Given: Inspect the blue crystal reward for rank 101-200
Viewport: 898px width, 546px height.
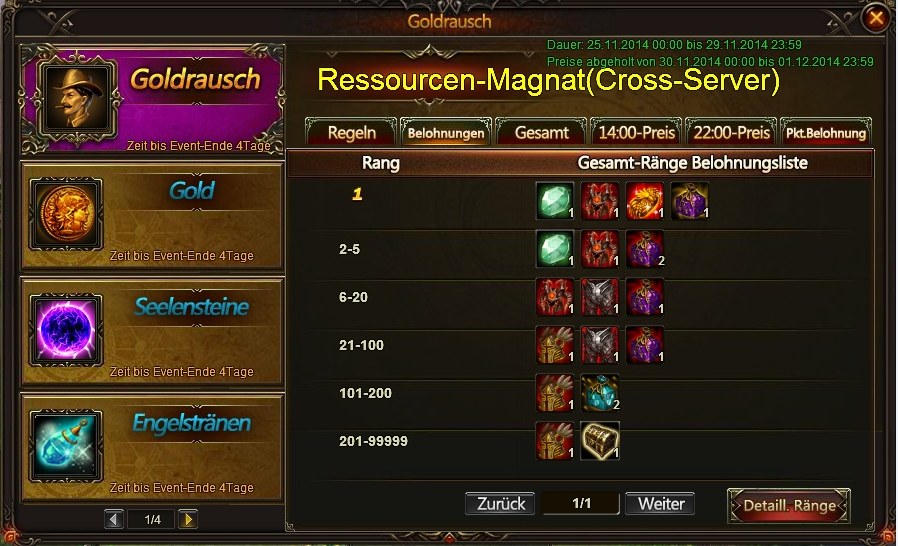Looking at the screenshot, I should [x=600, y=393].
